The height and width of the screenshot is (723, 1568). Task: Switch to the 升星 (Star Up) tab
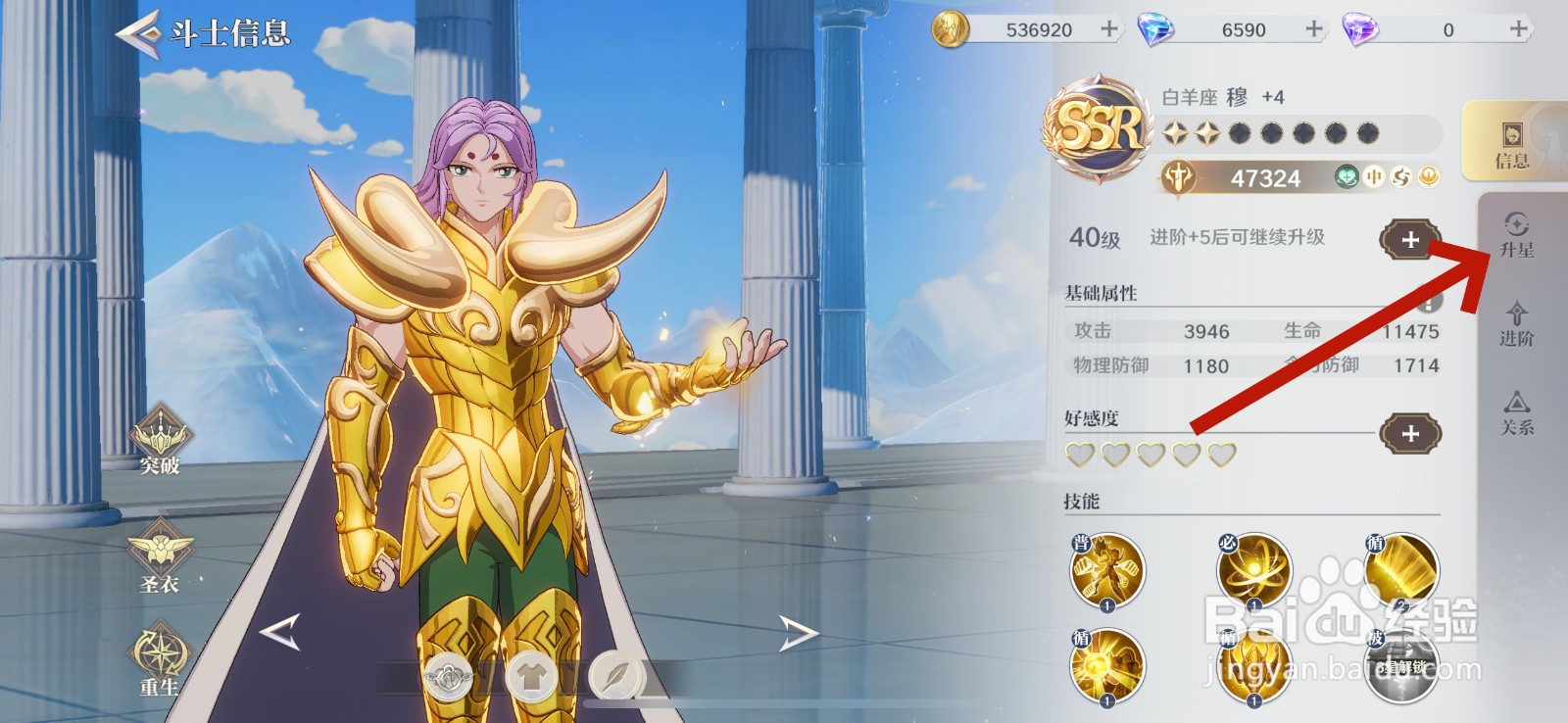coord(1517,237)
